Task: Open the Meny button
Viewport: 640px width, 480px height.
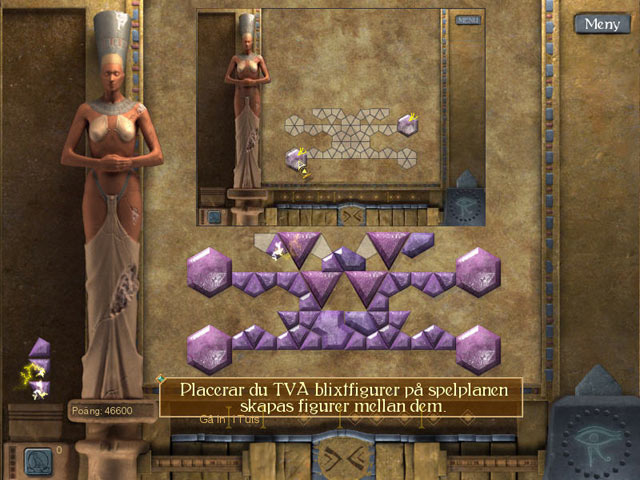Action: [x=601, y=24]
